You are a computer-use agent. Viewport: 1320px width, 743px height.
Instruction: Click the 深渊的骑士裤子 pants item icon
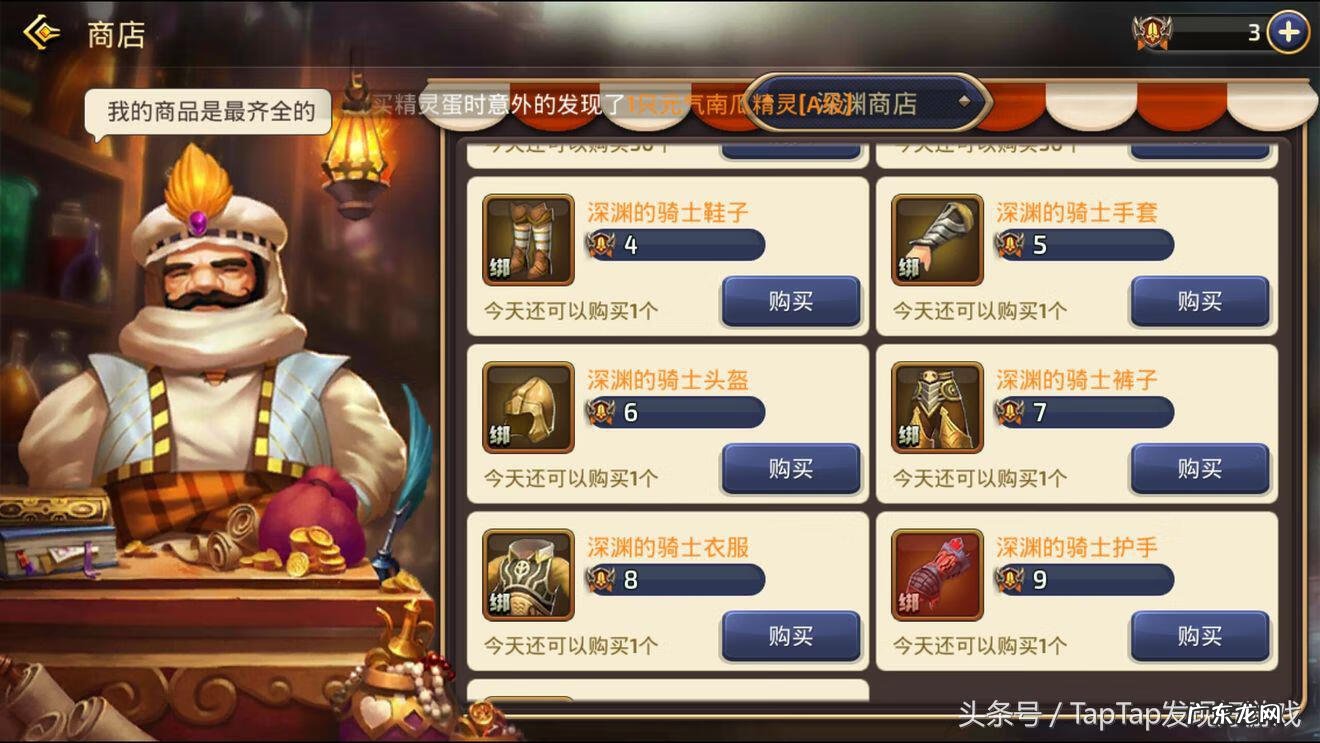pos(936,407)
